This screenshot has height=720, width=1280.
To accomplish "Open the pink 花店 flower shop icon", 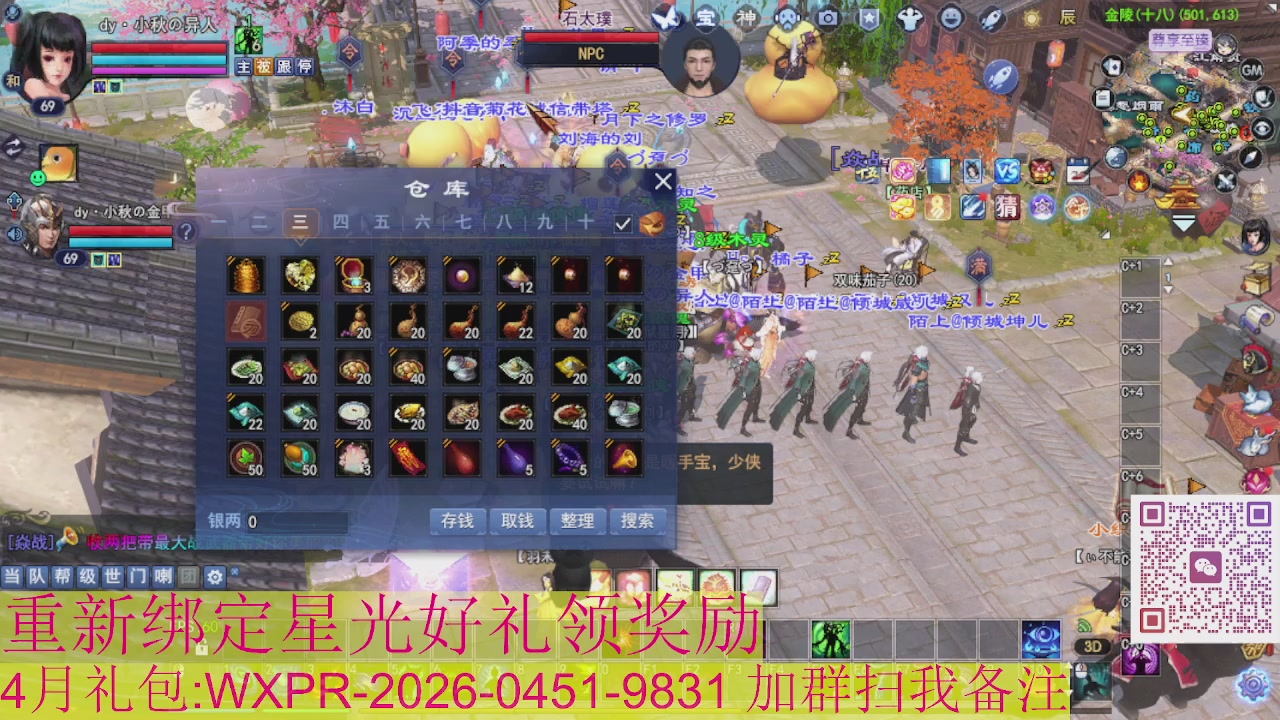I will click(x=902, y=171).
